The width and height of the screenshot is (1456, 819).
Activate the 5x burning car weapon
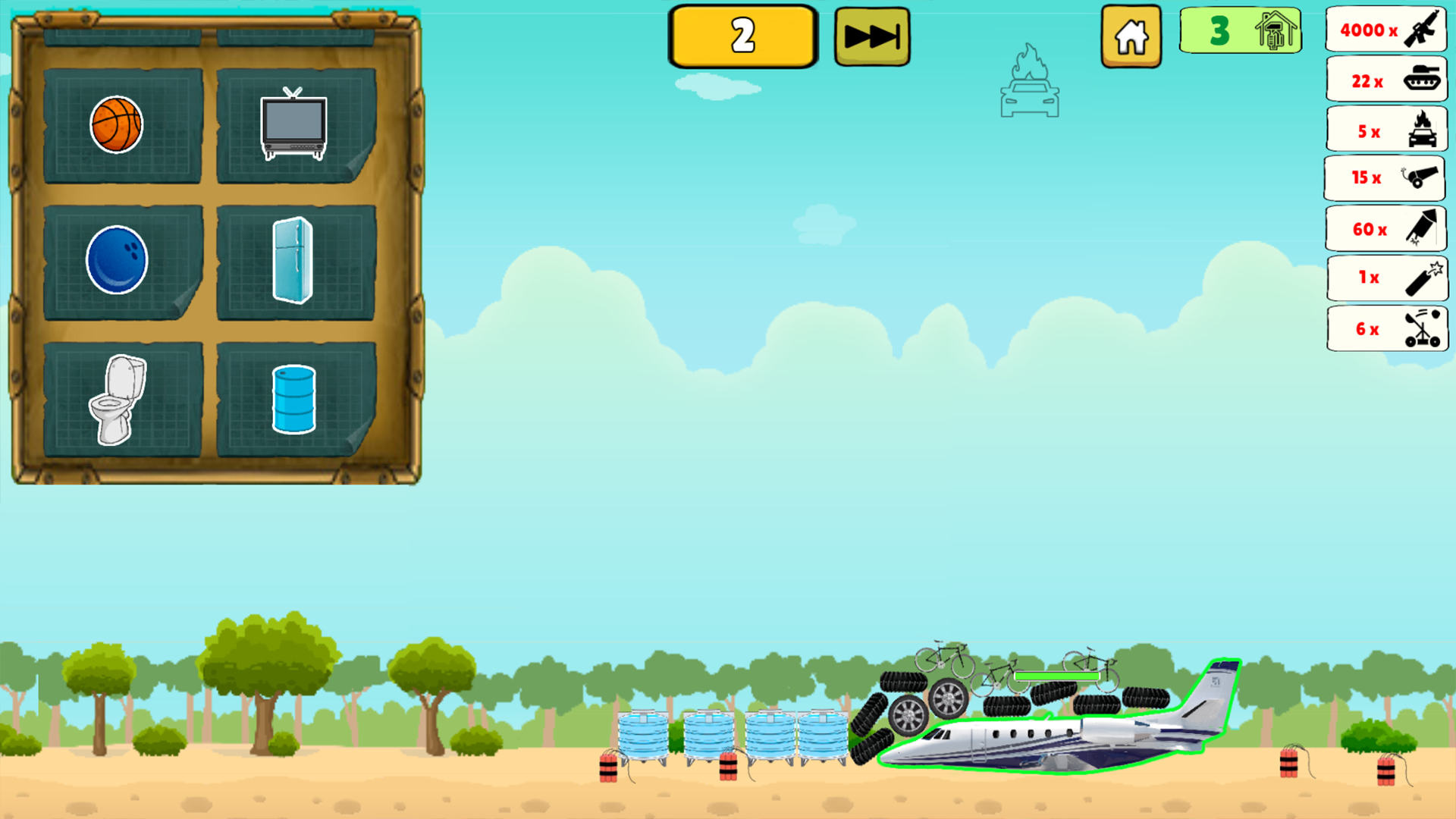pyautogui.click(x=1385, y=129)
